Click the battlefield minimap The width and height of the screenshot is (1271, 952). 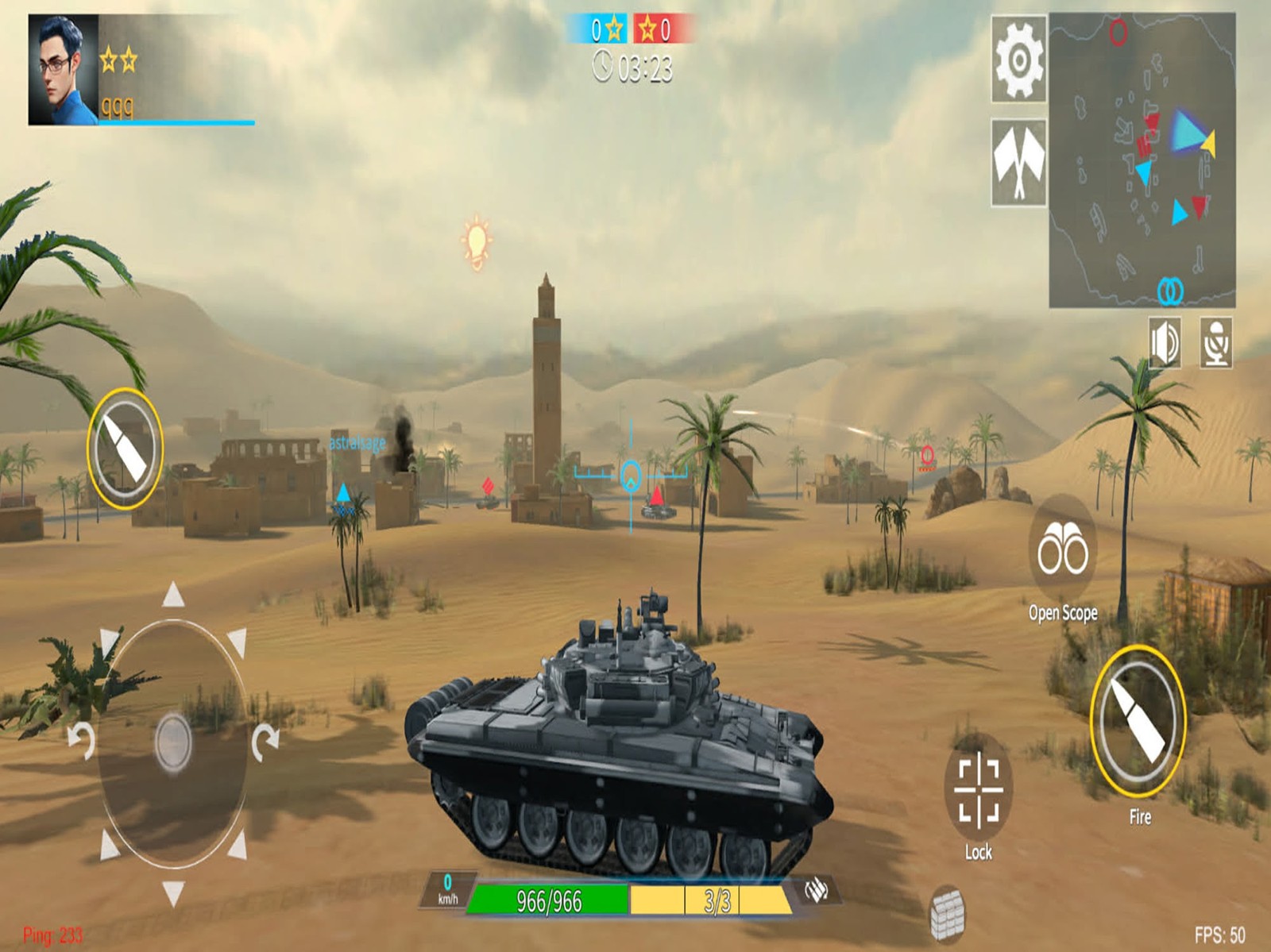(1142, 160)
